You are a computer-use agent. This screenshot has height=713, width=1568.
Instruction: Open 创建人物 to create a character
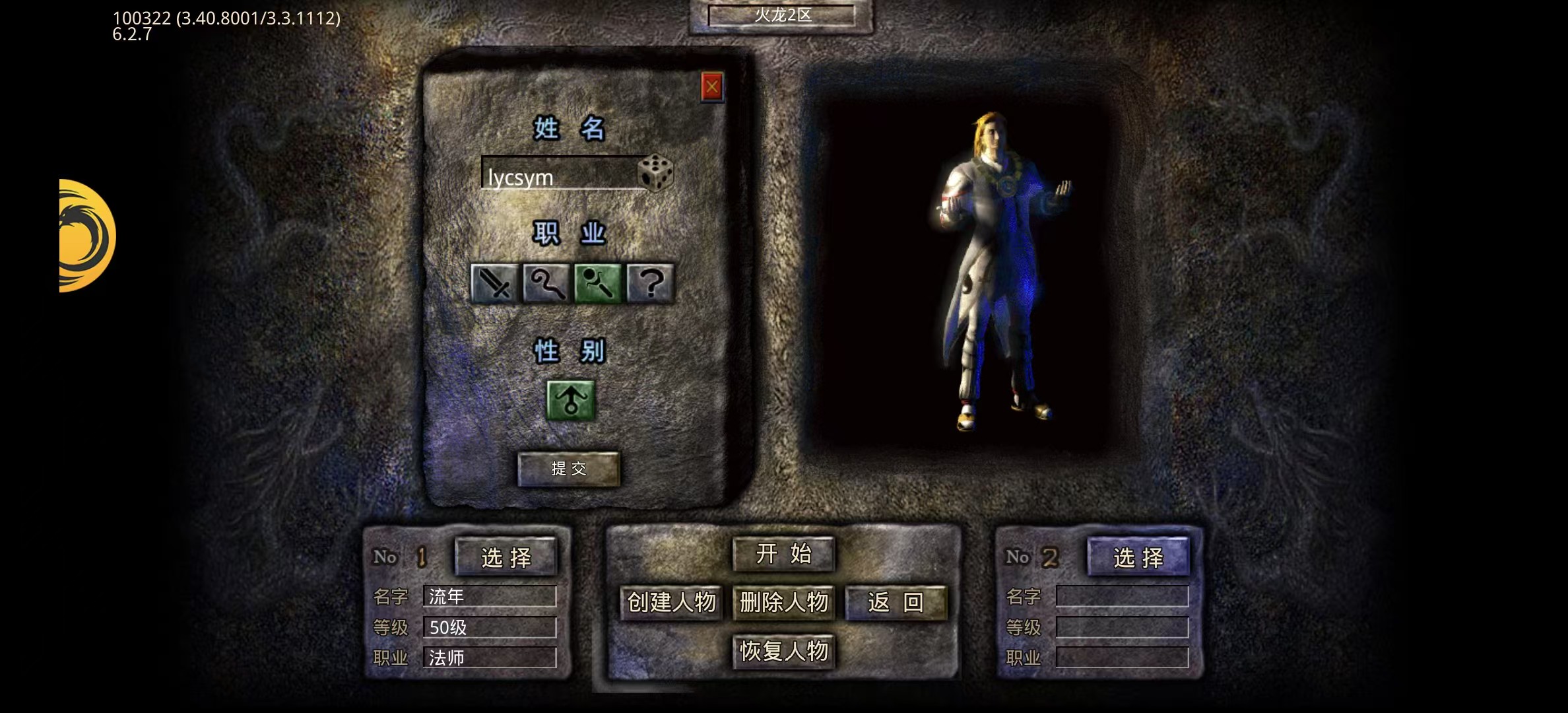click(671, 602)
